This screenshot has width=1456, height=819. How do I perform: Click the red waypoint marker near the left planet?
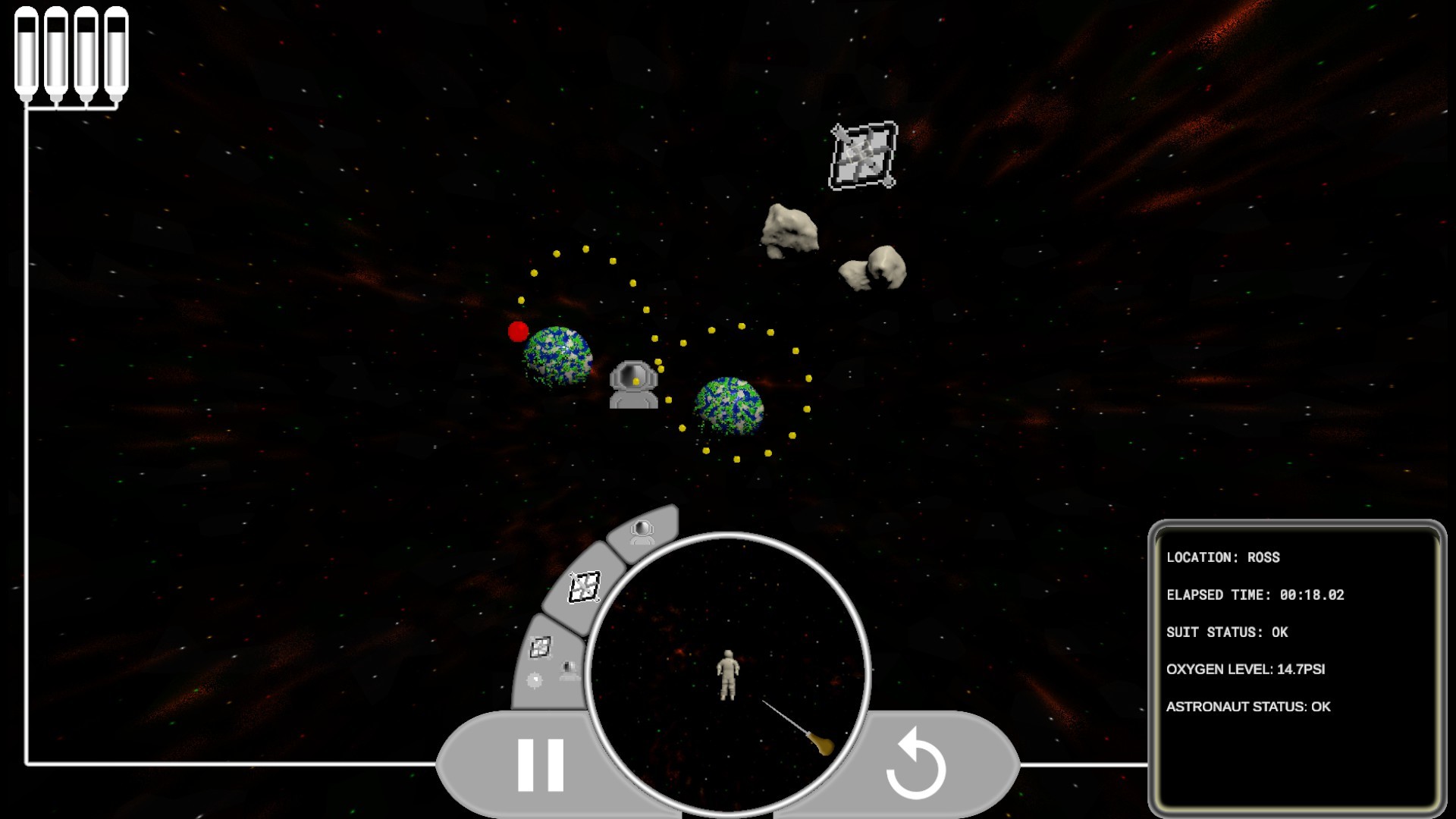pos(519,332)
